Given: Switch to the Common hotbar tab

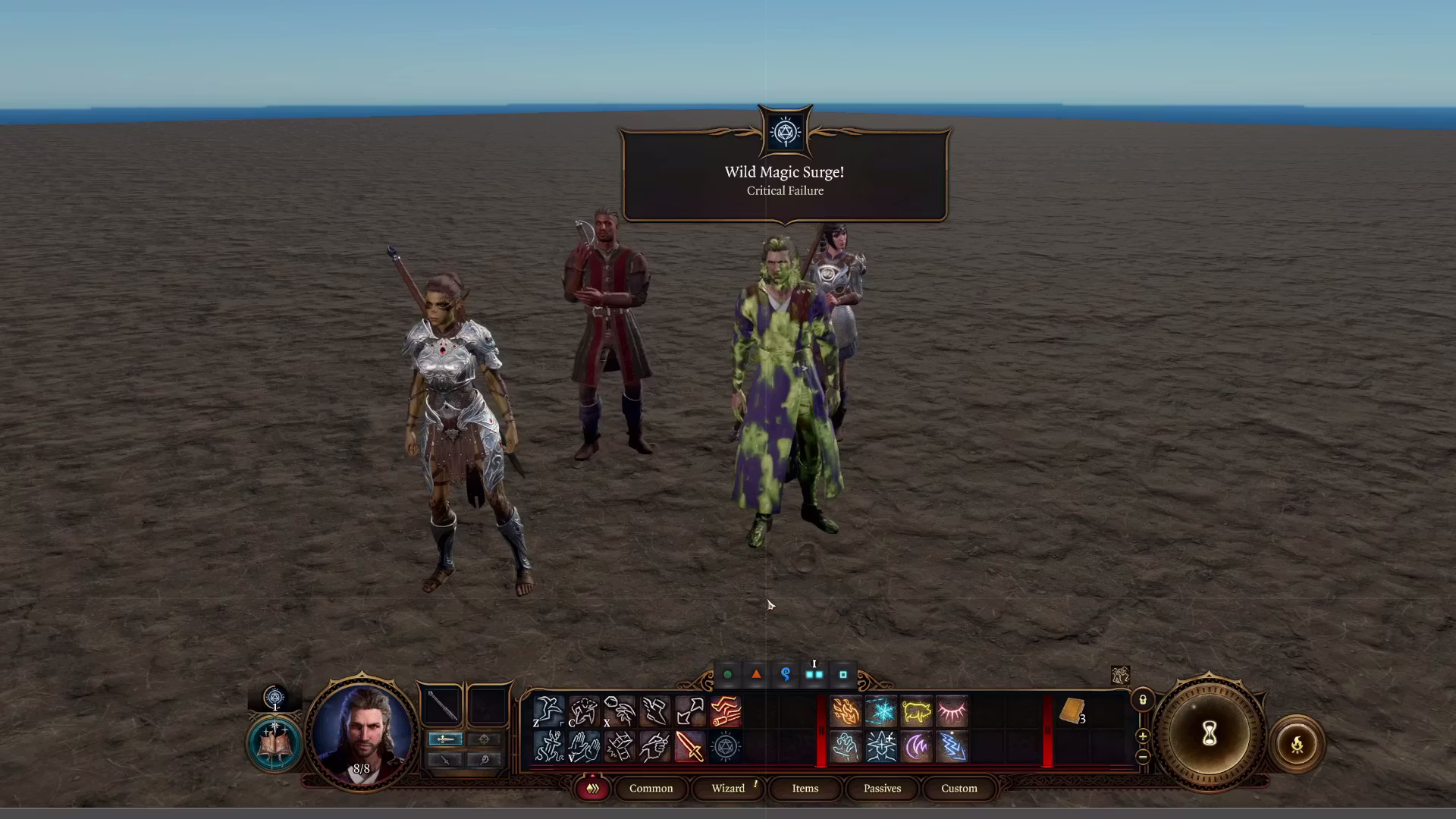Looking at the screenshot, I should [651, 789].
